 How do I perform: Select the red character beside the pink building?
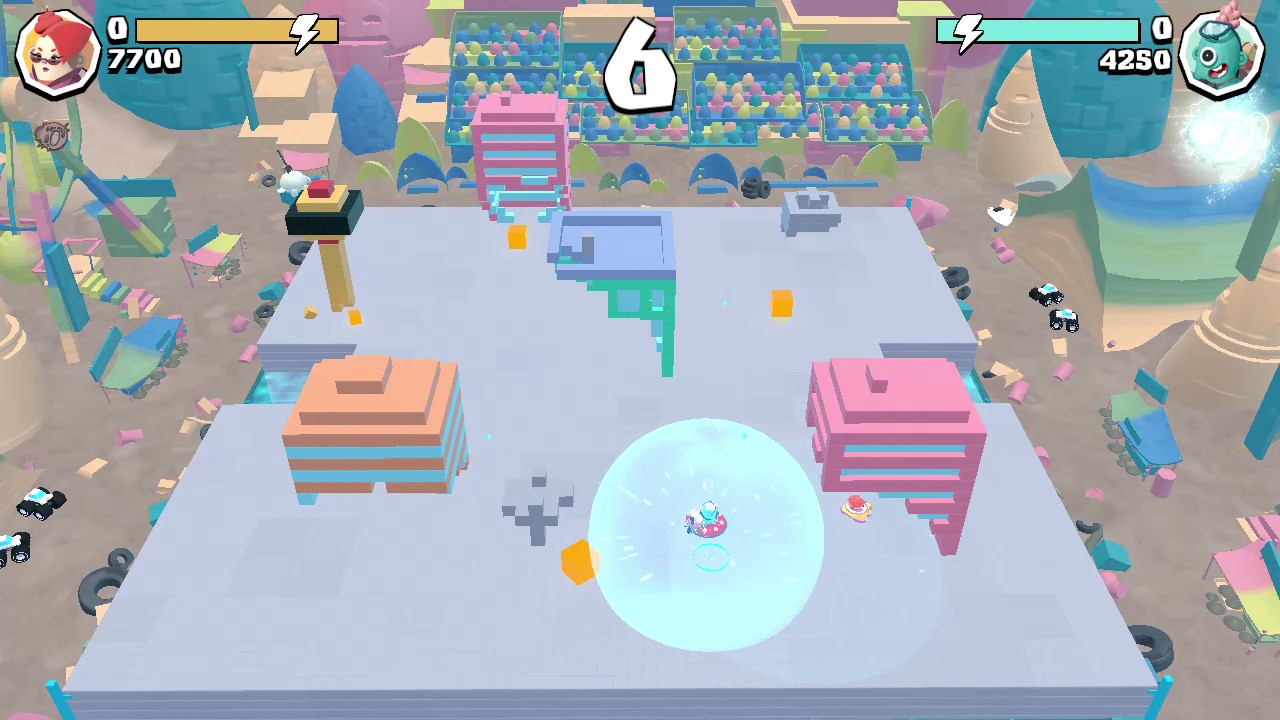pos(855,510)
